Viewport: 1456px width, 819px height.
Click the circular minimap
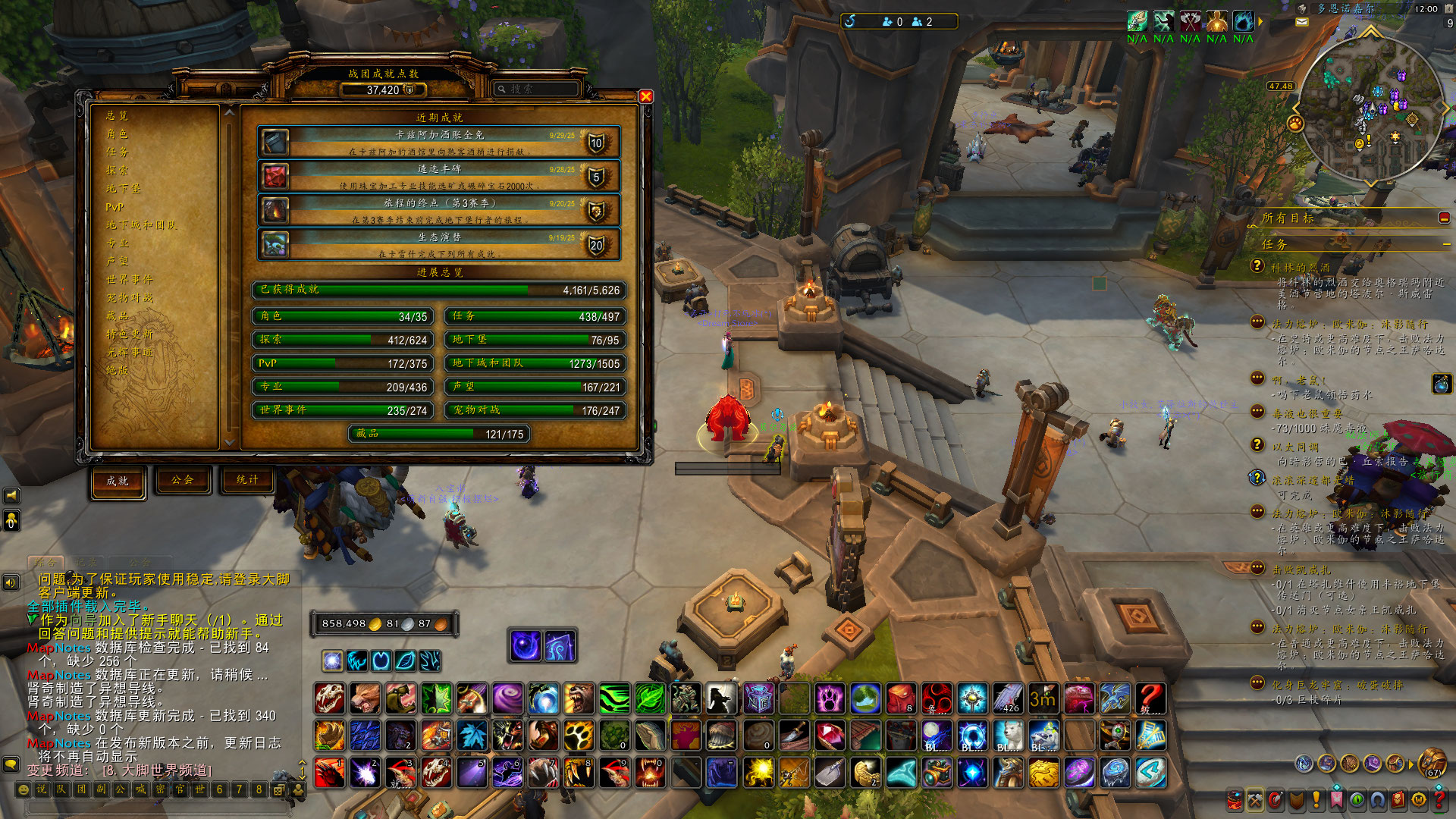pyautogui.click(x=1371, y=110)
